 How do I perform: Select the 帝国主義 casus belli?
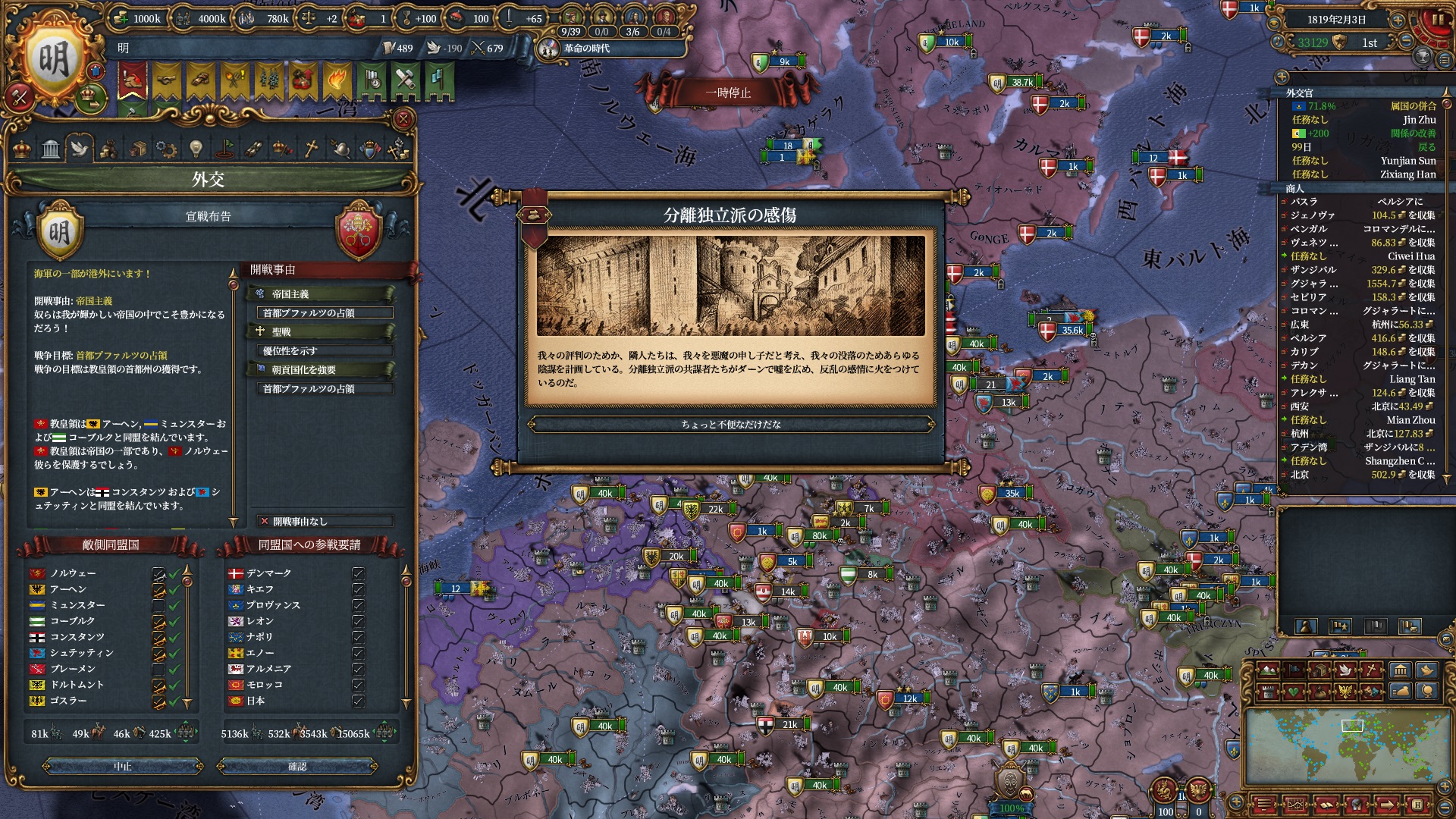320,293
